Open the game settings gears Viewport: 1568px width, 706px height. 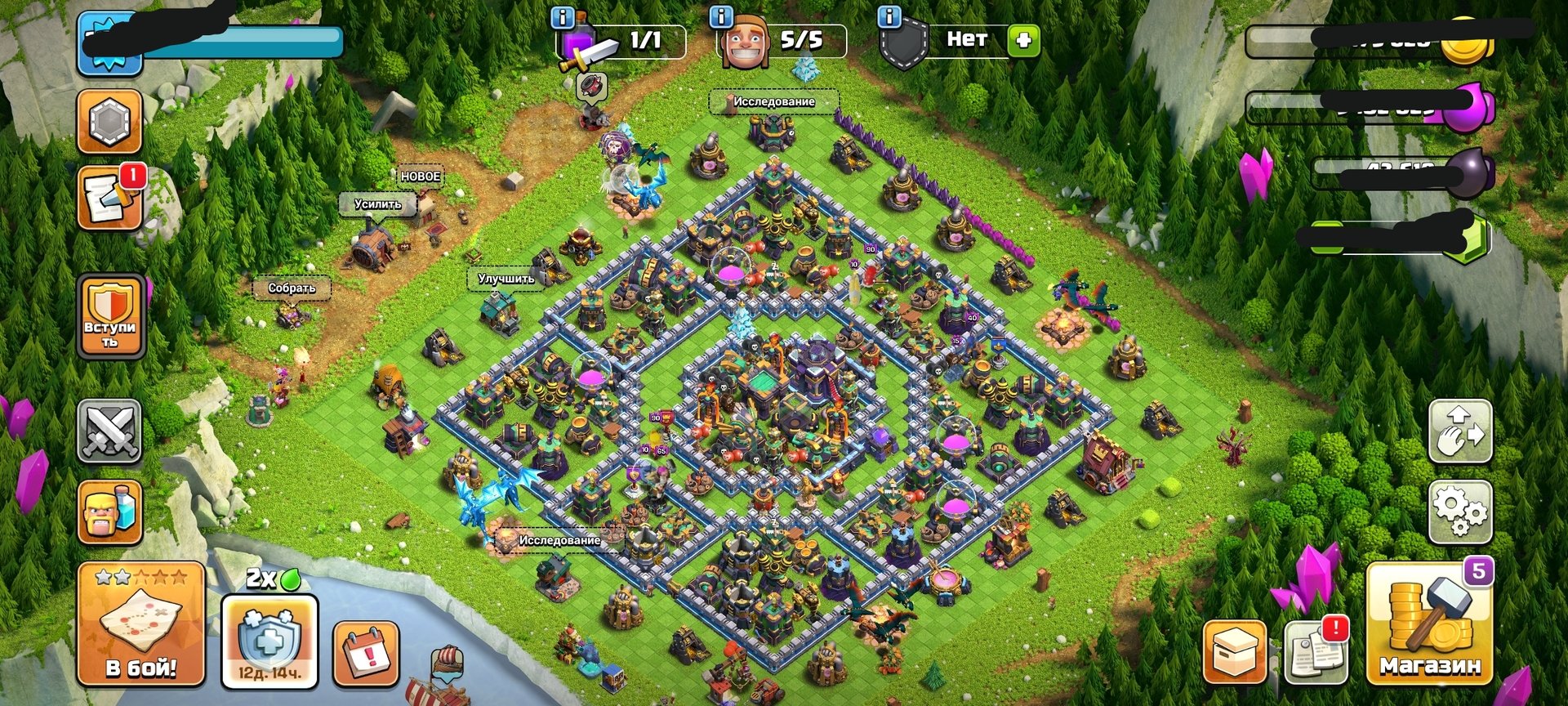1460,512
